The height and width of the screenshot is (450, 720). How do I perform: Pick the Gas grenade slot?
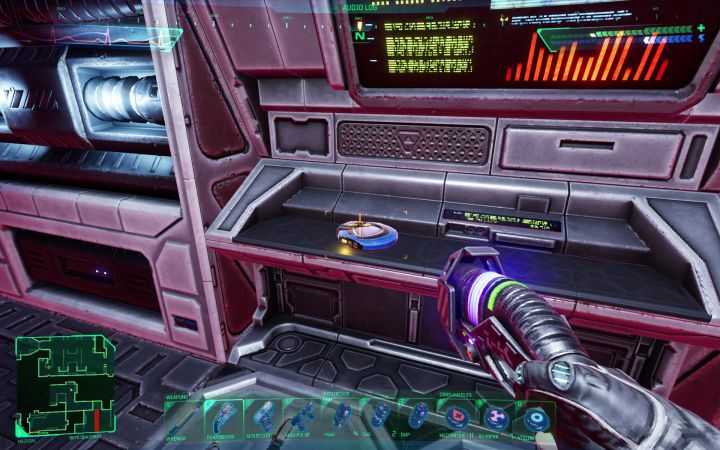378,416
